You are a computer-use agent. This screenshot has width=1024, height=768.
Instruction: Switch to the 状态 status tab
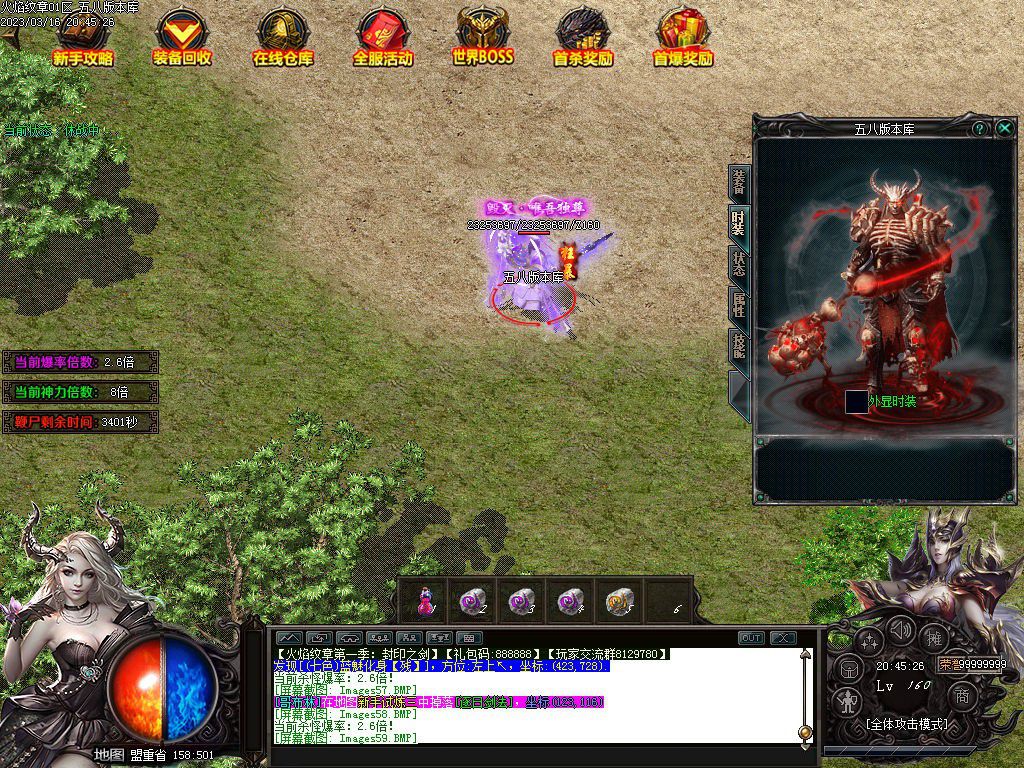[738, 263]
